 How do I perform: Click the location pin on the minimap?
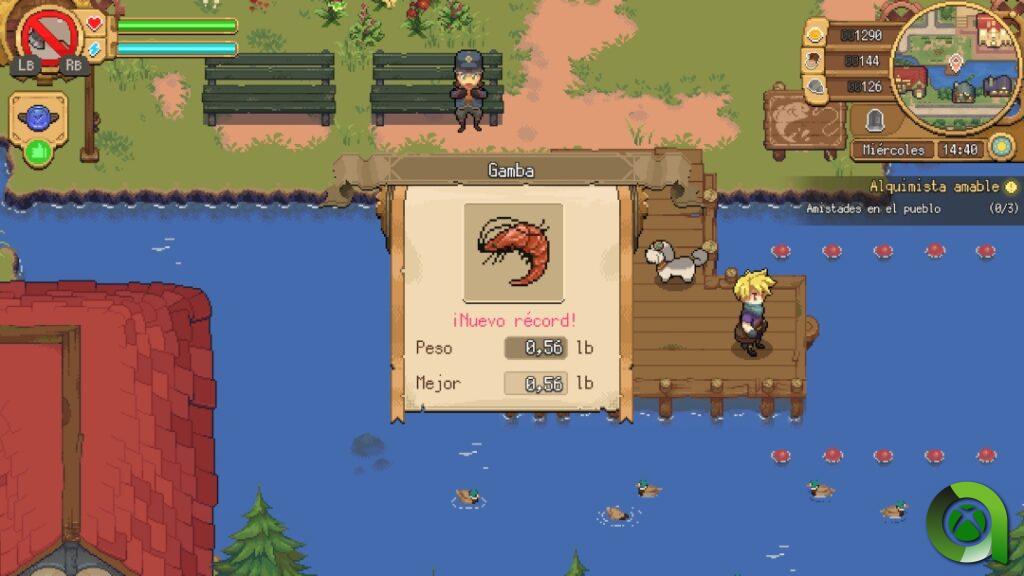(x=955, y=64)
